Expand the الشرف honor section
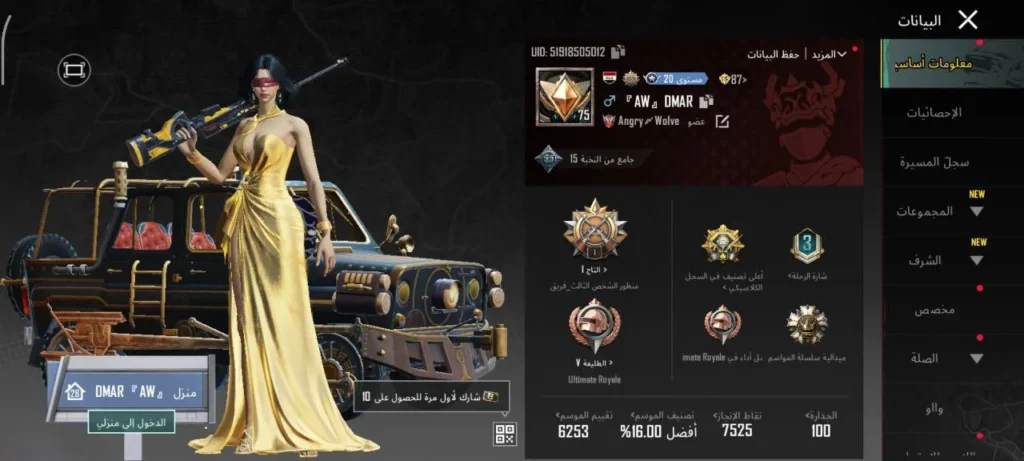The height and width of the screenshot is (461, 1024). pos(945,260)
